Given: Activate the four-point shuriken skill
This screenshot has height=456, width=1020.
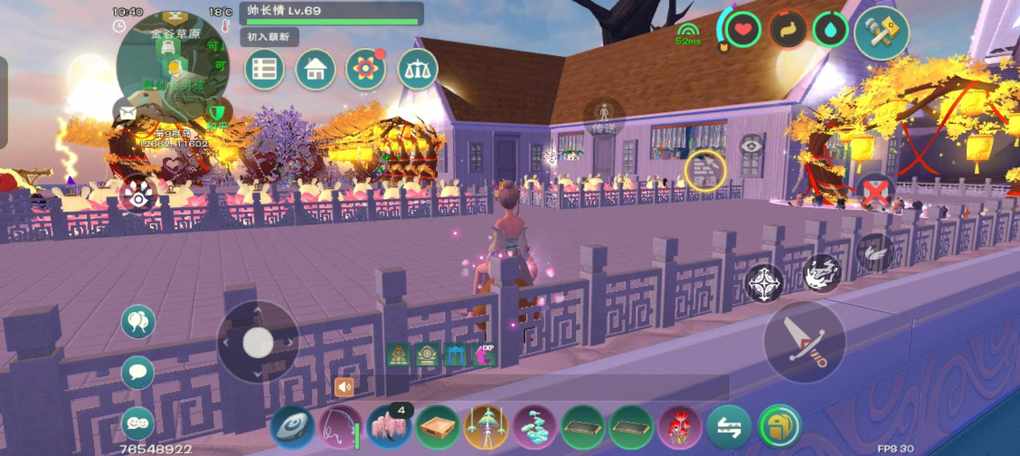Looking at the screenshot, I should tap(766, 284).
